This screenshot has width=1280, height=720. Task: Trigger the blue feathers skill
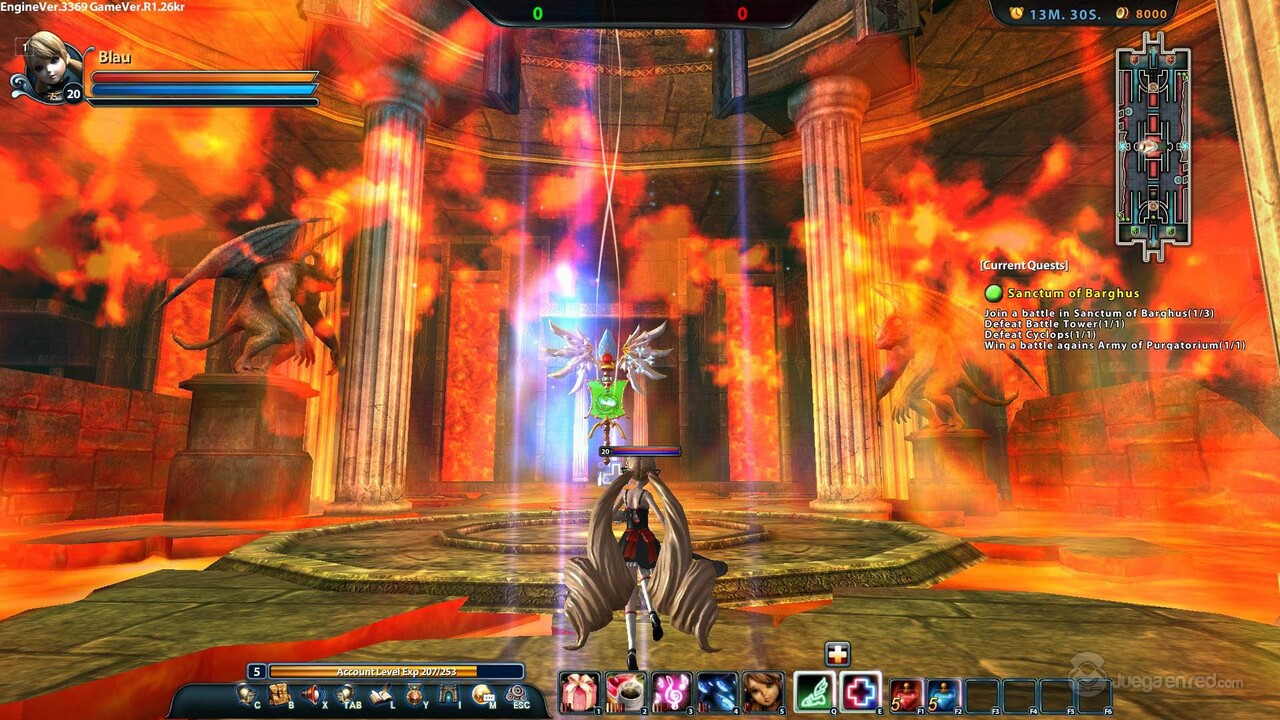[x=717, y=691]
